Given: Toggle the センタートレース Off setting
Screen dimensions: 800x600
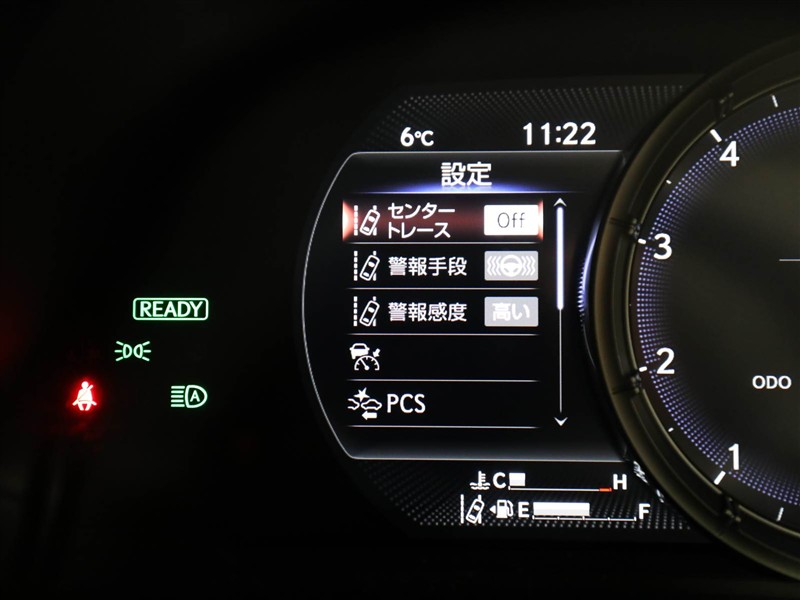Looking at the screenshot, I should click(x=511, y=220).
